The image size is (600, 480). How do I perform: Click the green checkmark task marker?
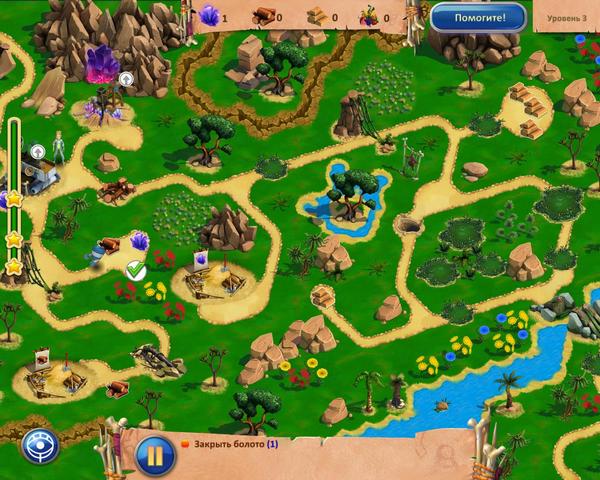pos(136,269)
